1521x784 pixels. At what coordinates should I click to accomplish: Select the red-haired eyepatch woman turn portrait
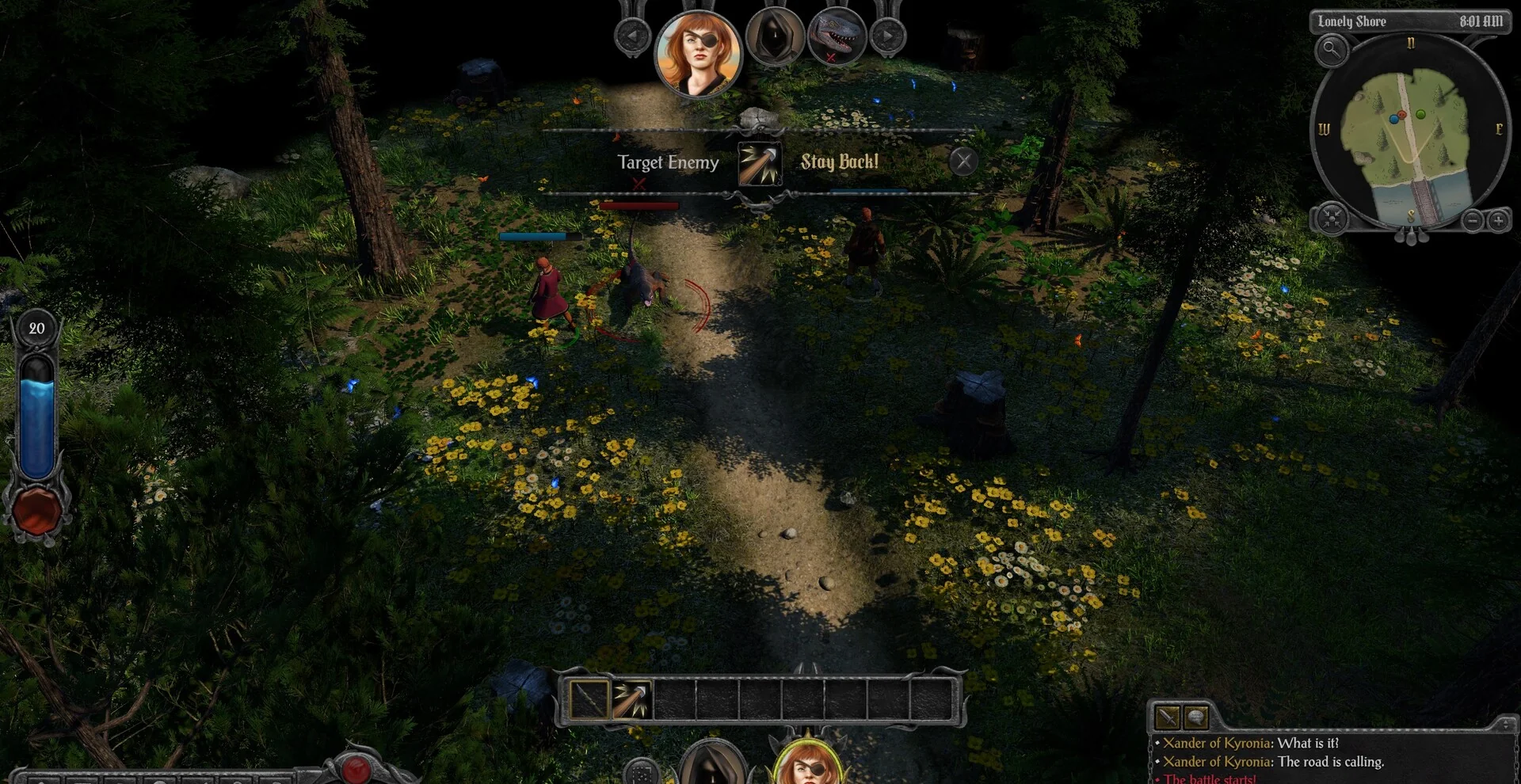[x=698, y=52]
